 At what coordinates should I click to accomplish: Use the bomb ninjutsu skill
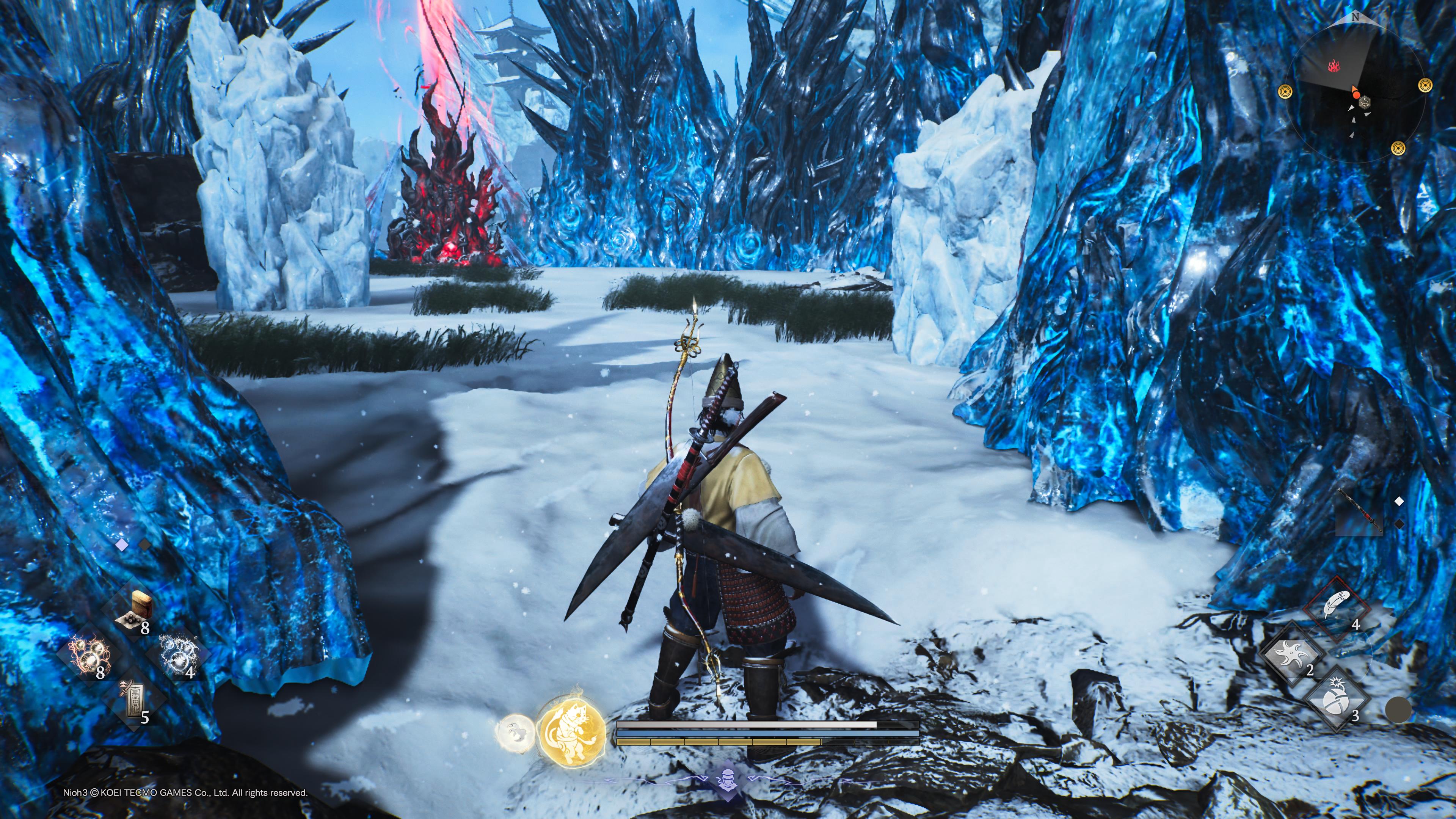coord(1337,701)
